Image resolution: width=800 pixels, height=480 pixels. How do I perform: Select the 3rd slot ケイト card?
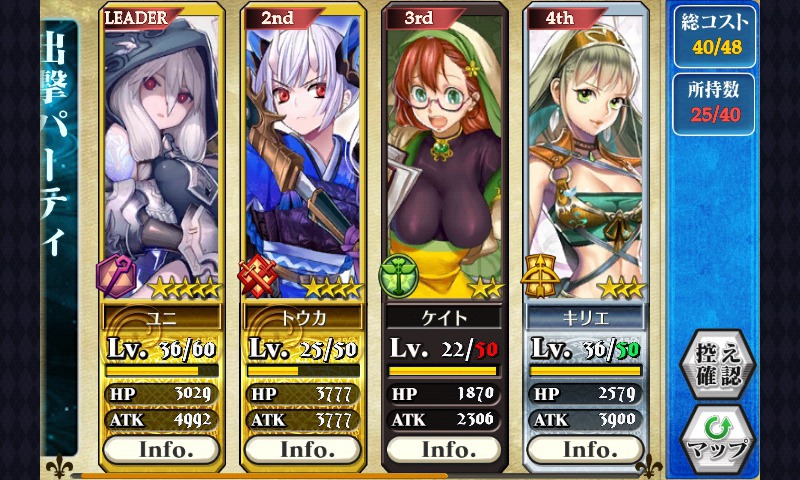446,150
